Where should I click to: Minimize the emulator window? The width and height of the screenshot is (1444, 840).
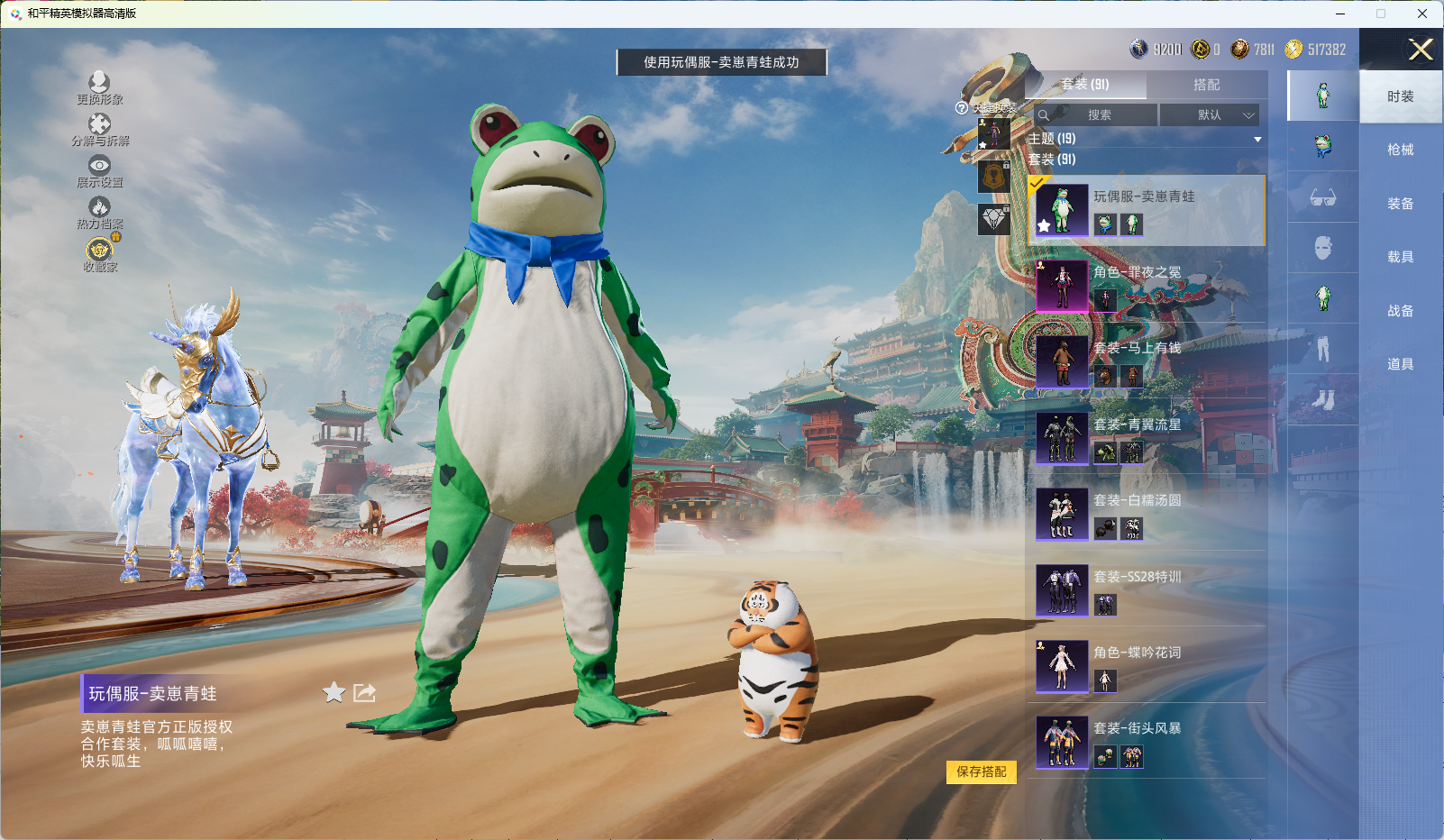click(x=1340, y=14)
